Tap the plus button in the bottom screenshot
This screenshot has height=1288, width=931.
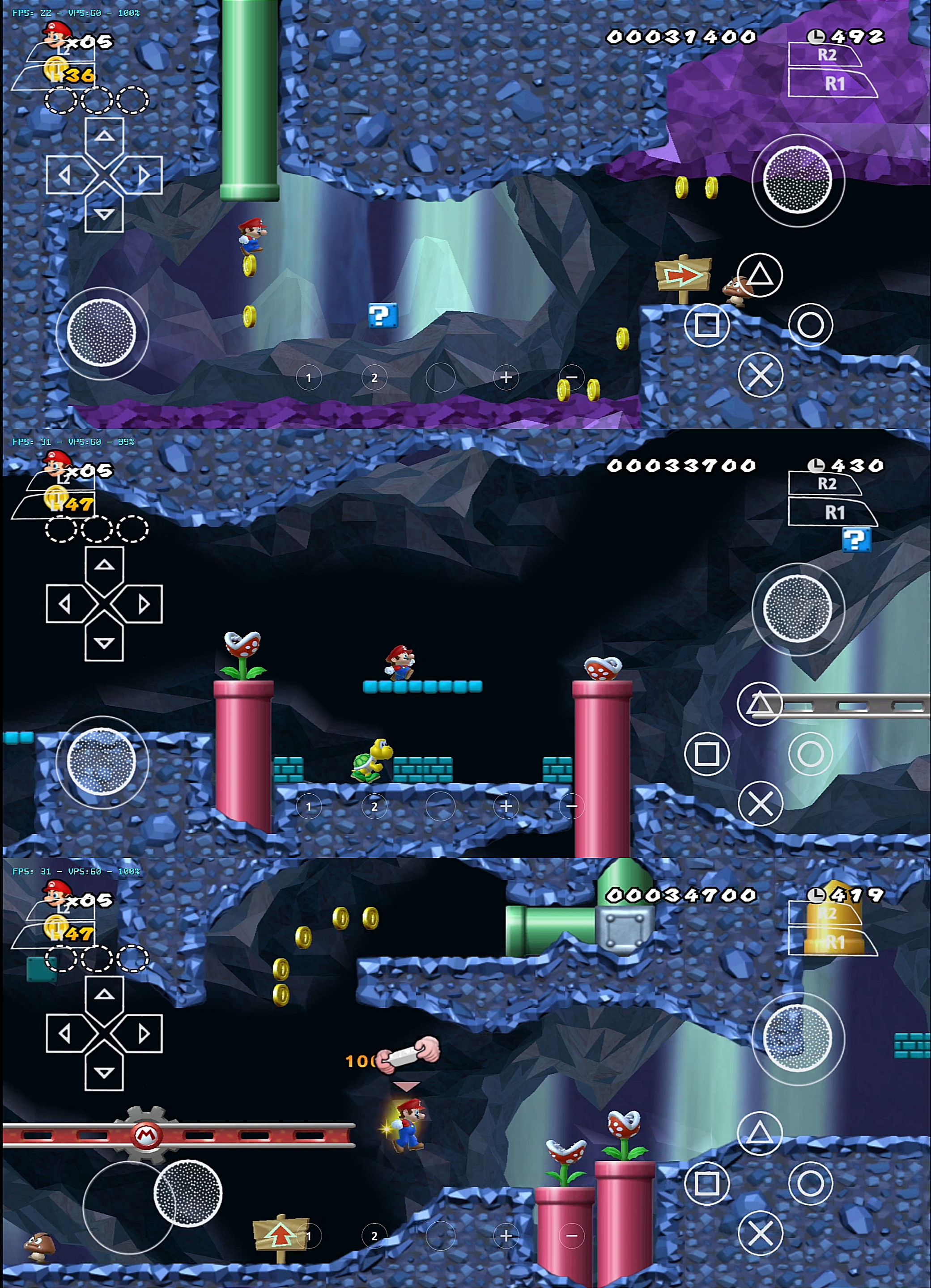[506, 1236]
